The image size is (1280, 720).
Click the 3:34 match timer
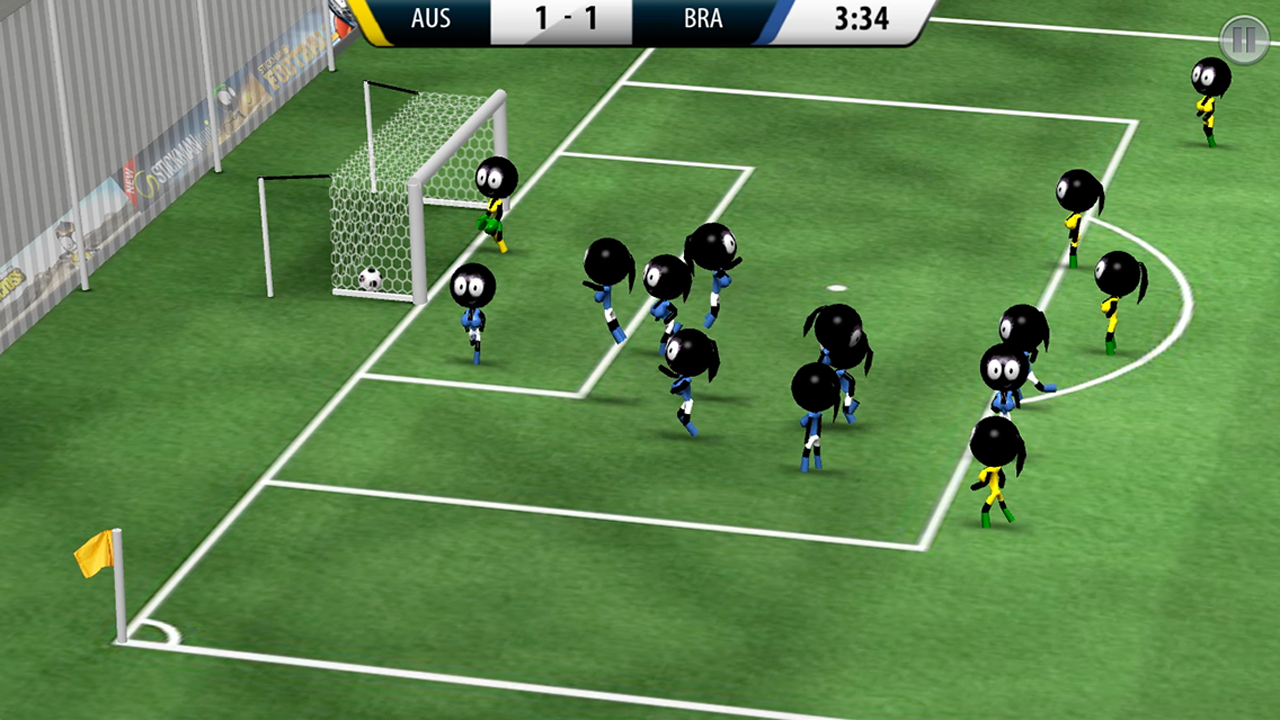861,19
